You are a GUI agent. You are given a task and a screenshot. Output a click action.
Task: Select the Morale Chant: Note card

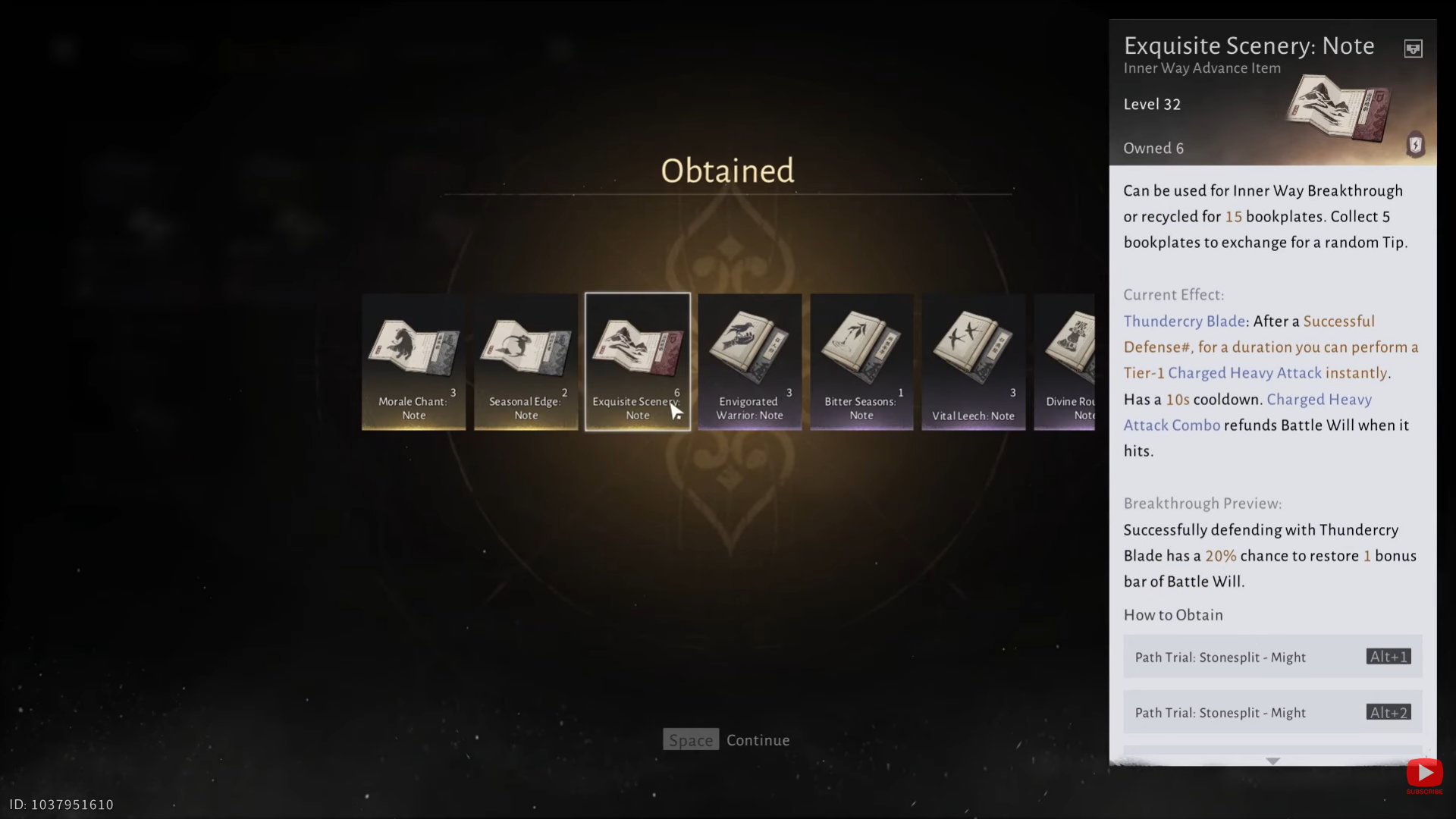(414, 362)
